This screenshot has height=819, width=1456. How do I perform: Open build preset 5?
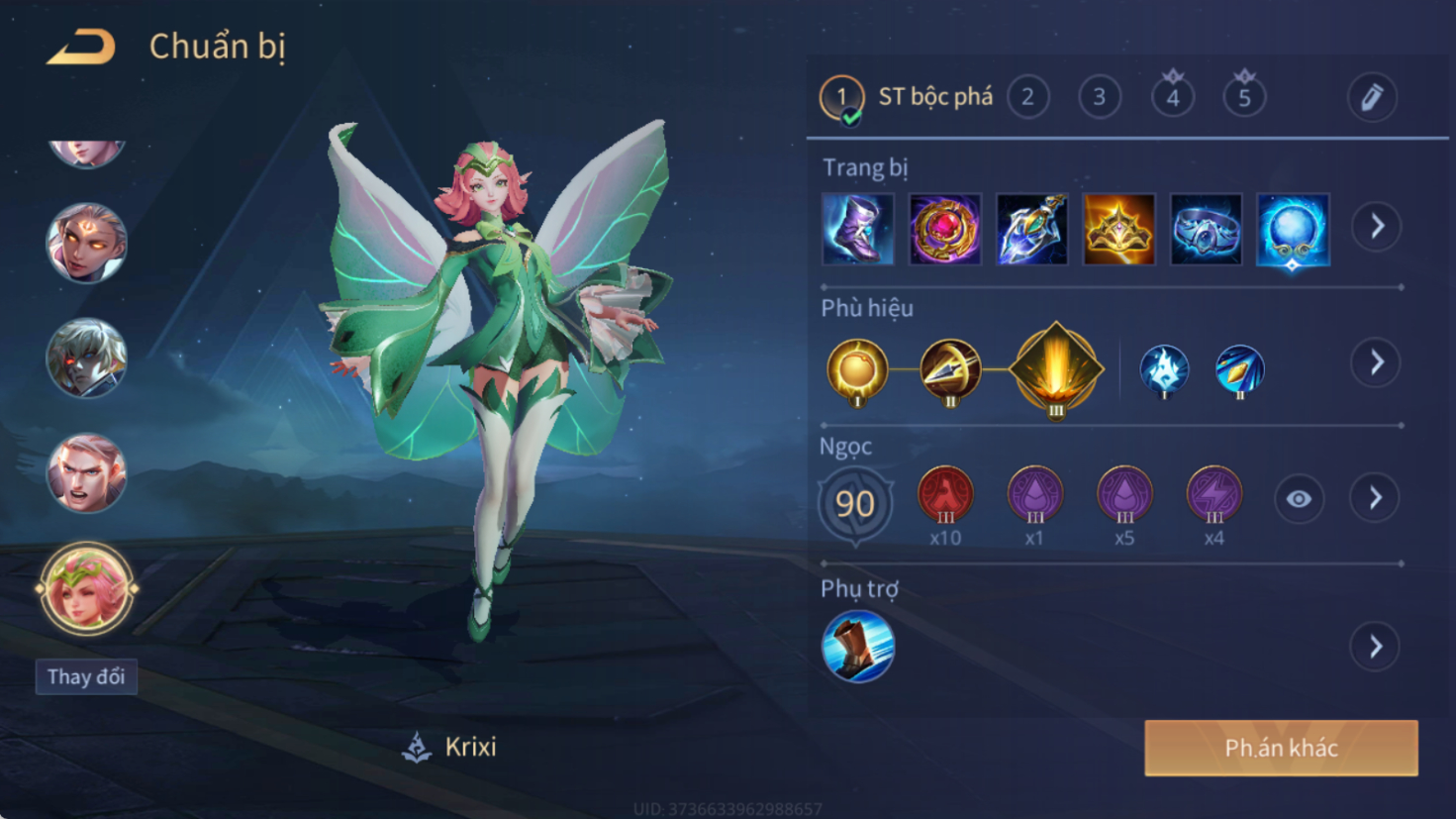pyautogui.click(x=1244, y=97)
